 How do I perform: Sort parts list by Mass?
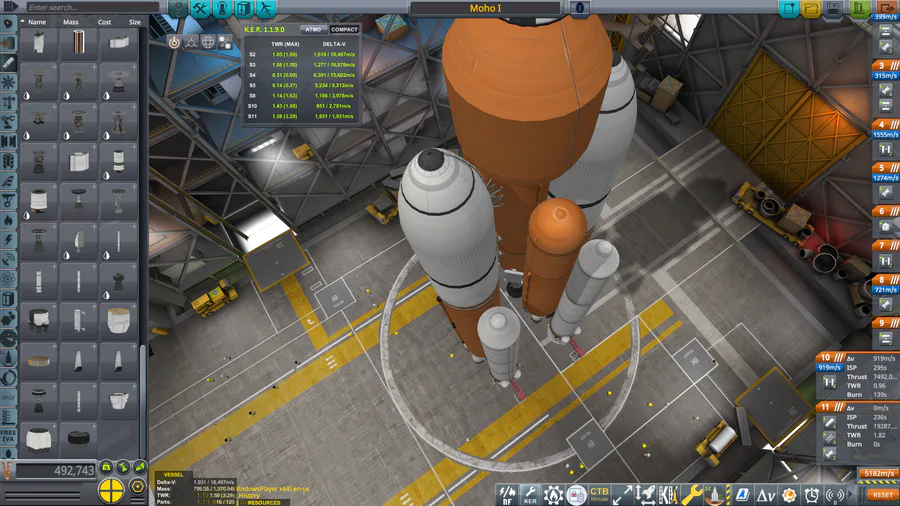[x=72, y=21]
